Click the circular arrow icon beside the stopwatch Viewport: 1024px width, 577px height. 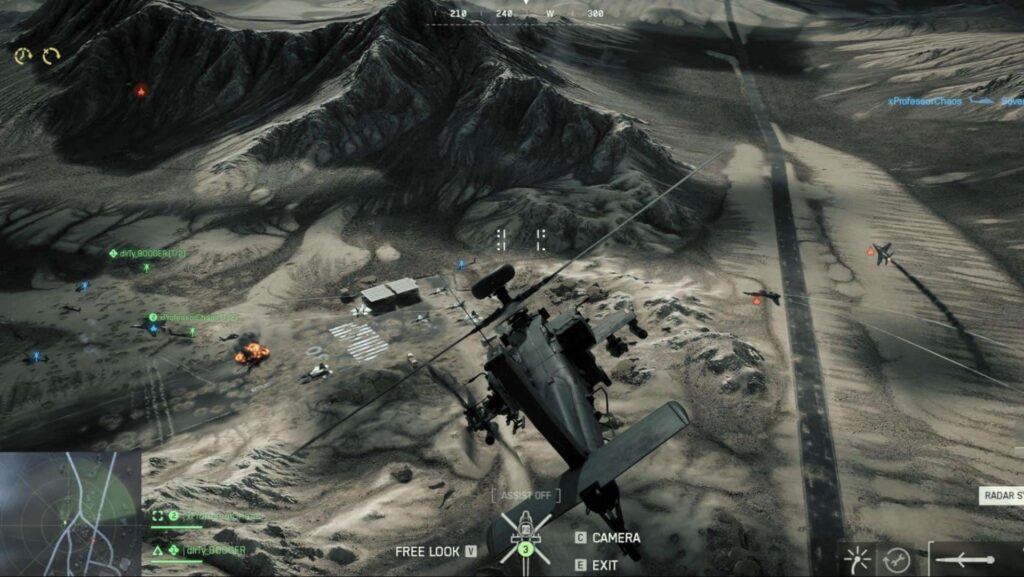pyautogui.click(x=50, y=57)
